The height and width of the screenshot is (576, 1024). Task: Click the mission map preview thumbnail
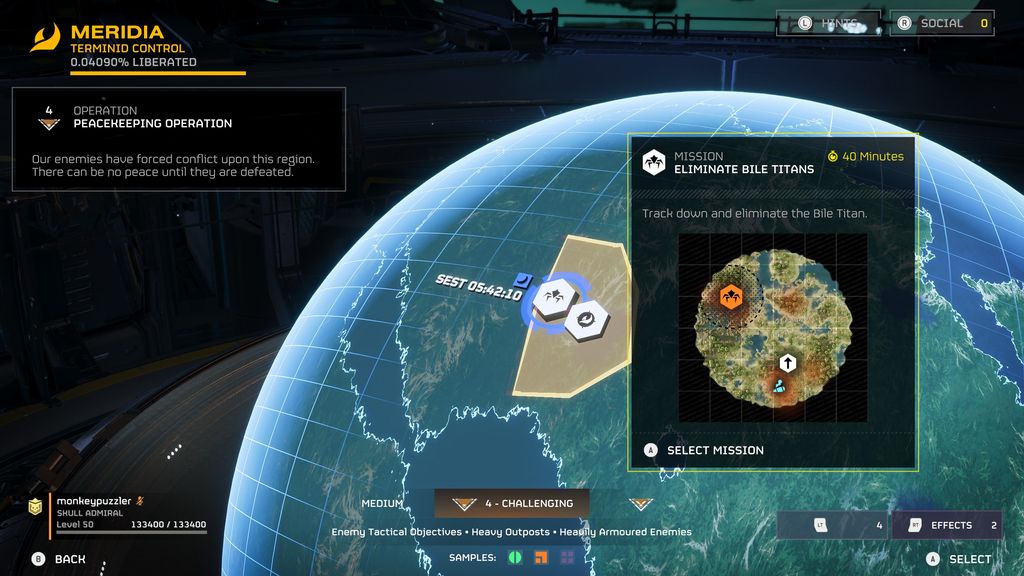coord(772,327)
